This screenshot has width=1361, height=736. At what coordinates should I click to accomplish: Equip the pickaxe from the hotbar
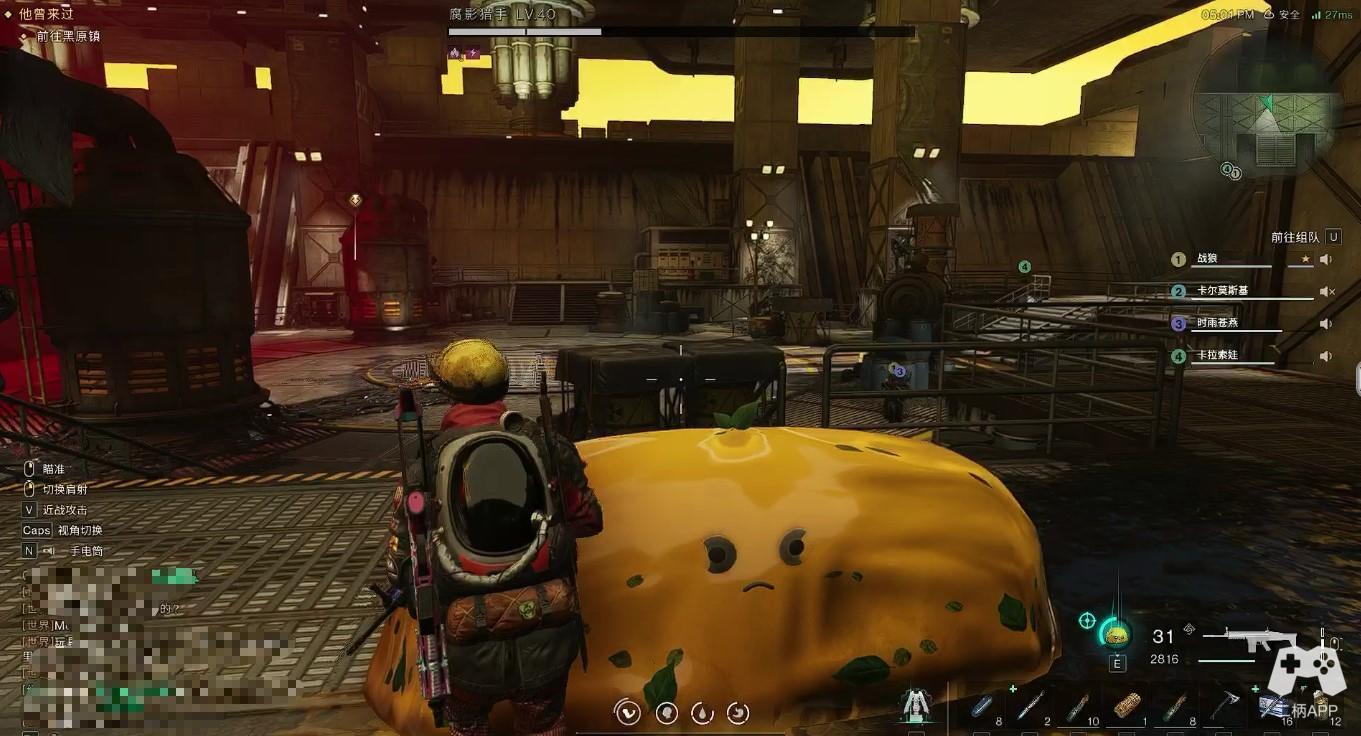1223,705
